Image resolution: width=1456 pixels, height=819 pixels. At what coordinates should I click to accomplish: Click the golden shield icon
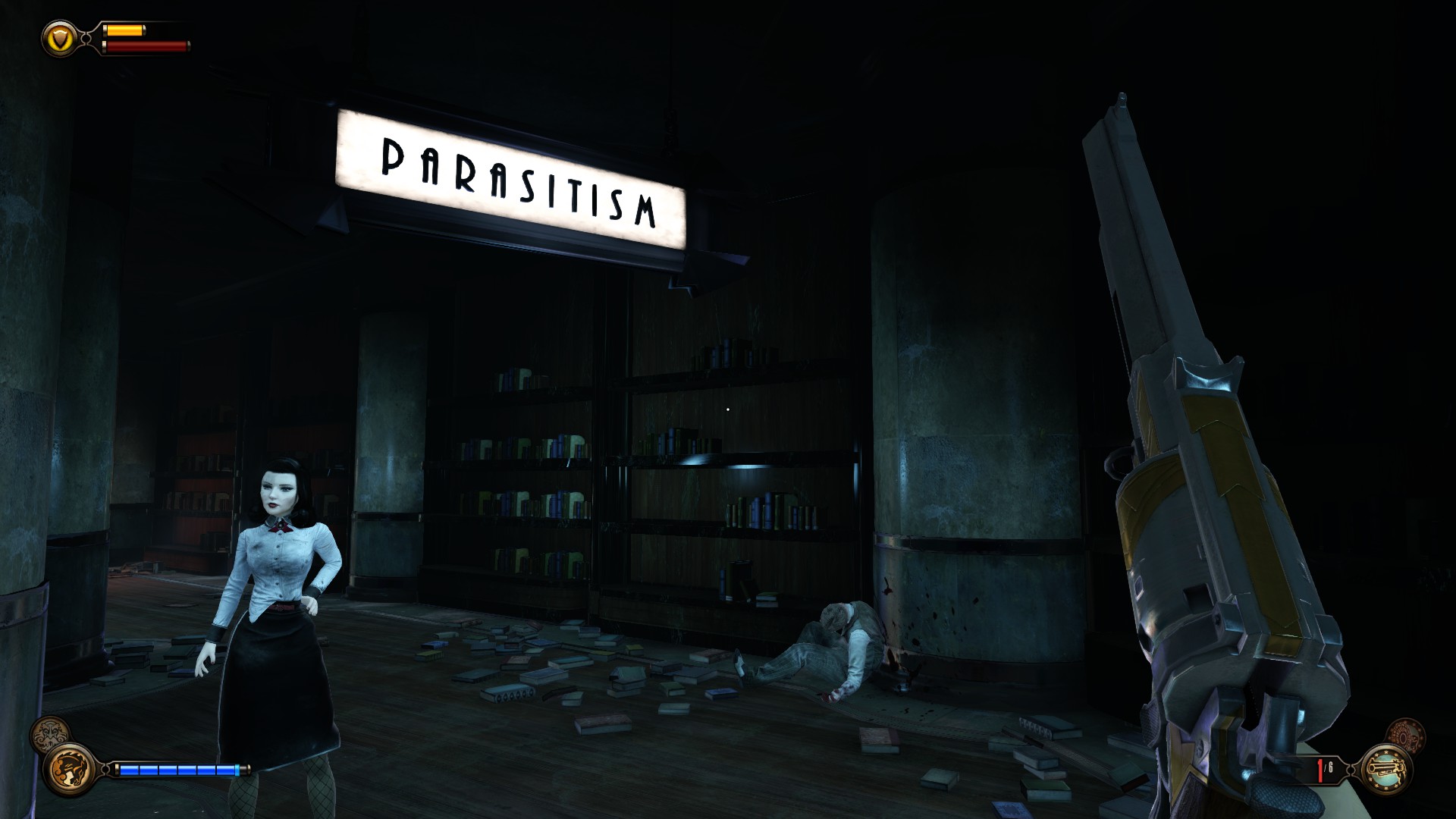pos(59,37)
